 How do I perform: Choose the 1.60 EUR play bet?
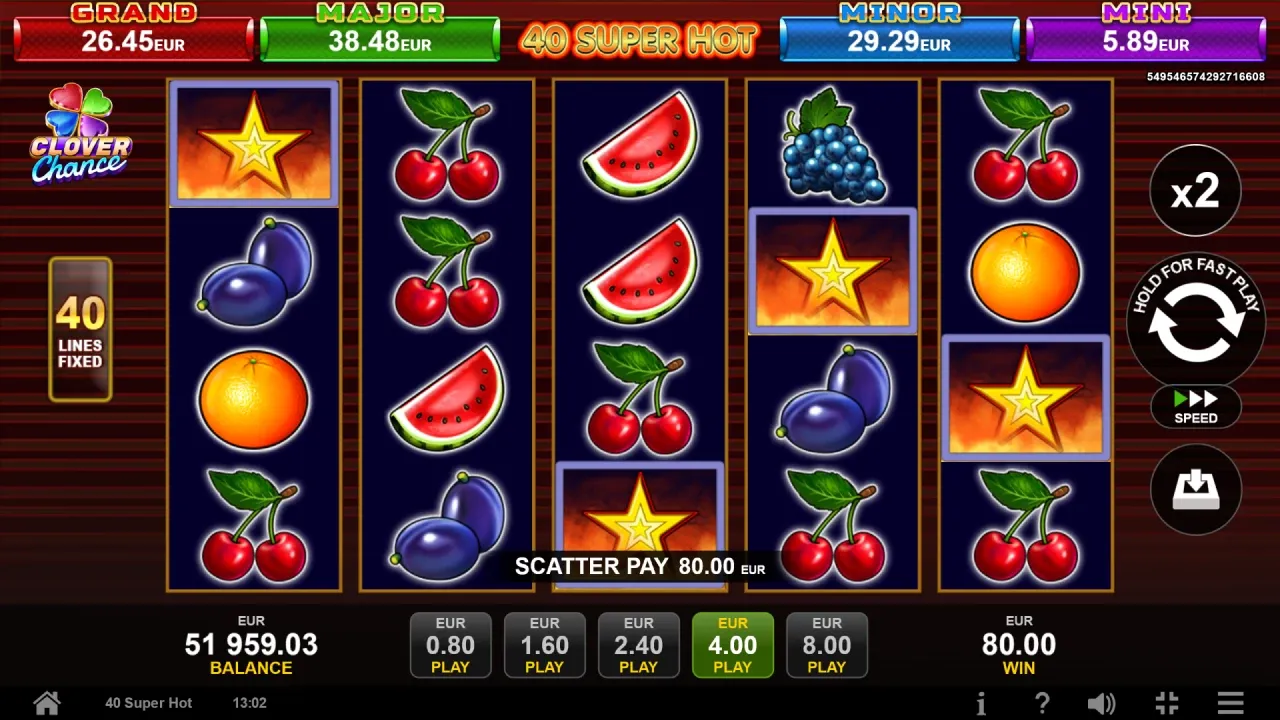(544, 645)
